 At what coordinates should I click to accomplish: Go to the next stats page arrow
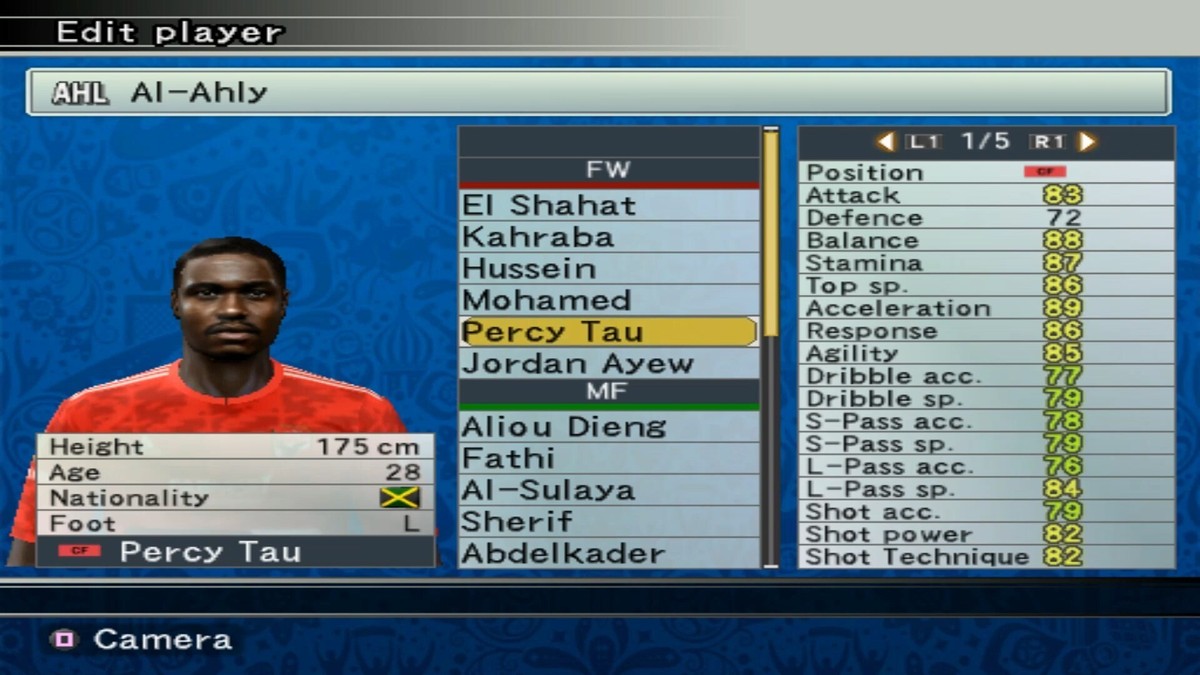[1088, 142]
